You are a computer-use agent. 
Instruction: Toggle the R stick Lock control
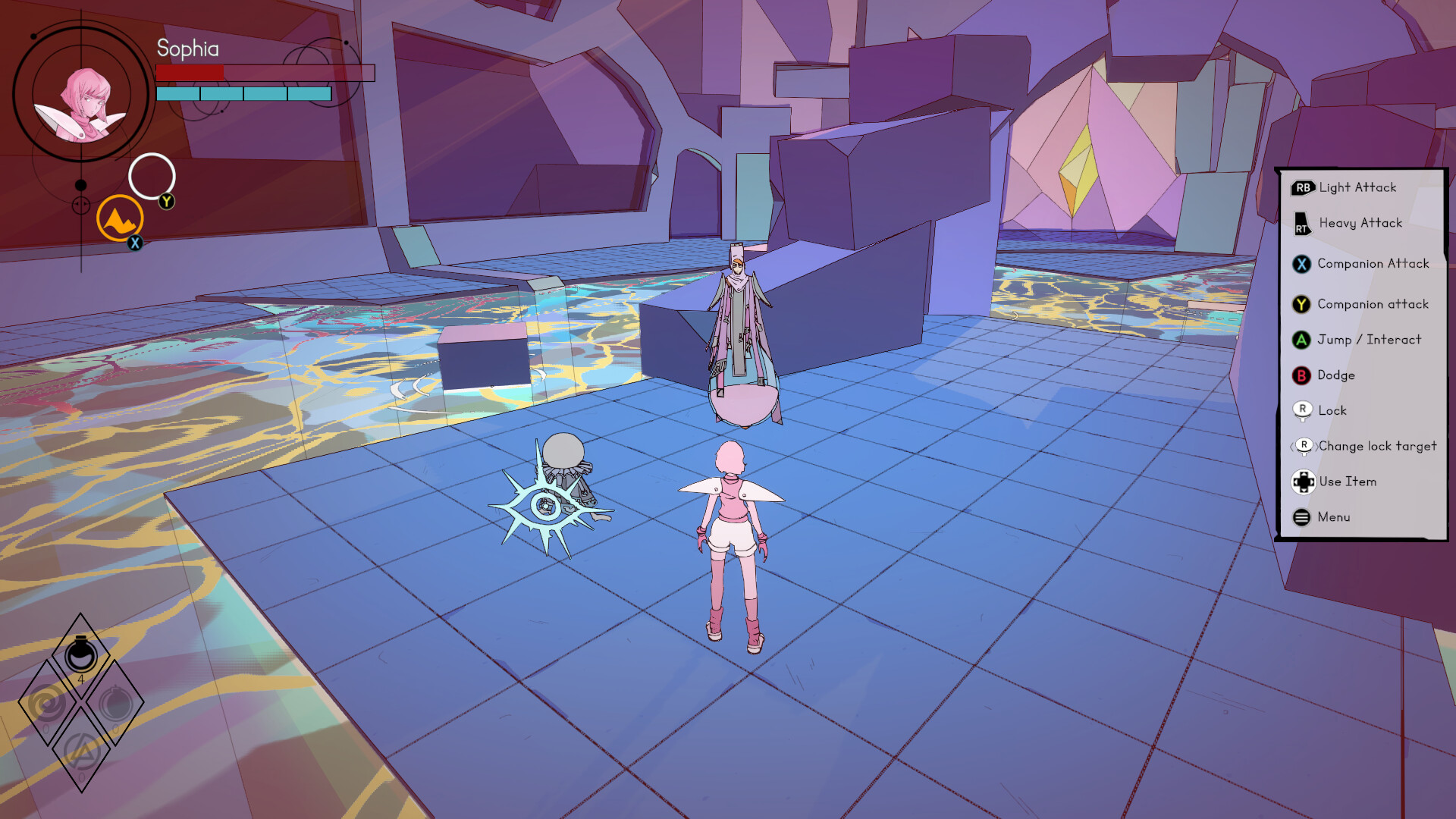click(x=1302, y=410)
